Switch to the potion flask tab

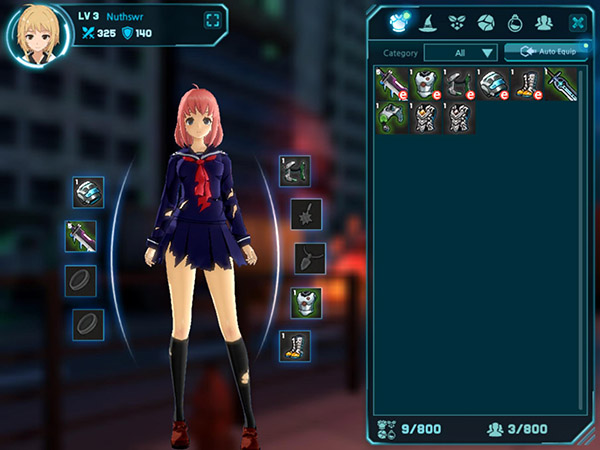pyautogui.click(x=515, y=21)
